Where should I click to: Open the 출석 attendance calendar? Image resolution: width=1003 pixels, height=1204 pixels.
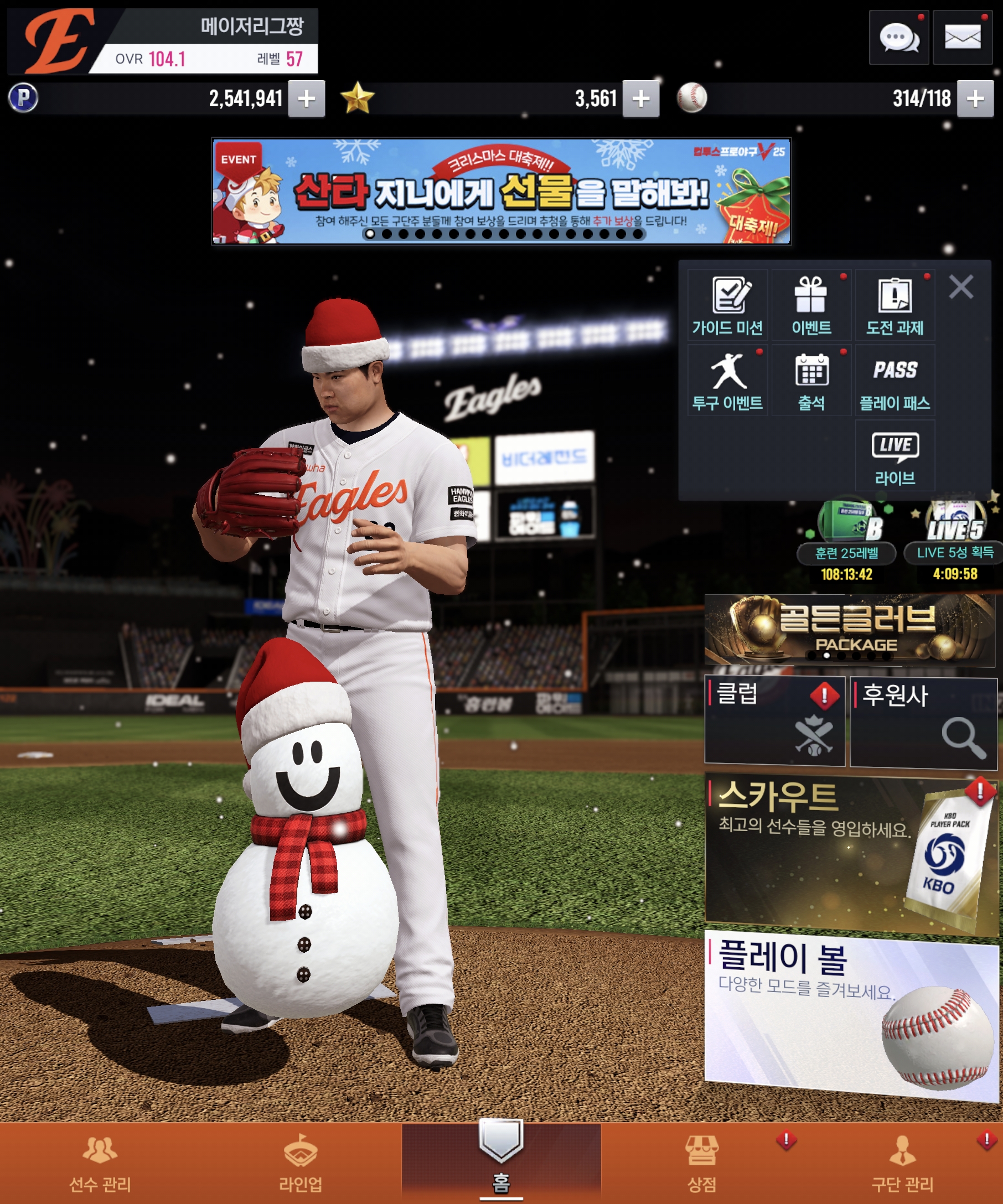coord(811,381)
